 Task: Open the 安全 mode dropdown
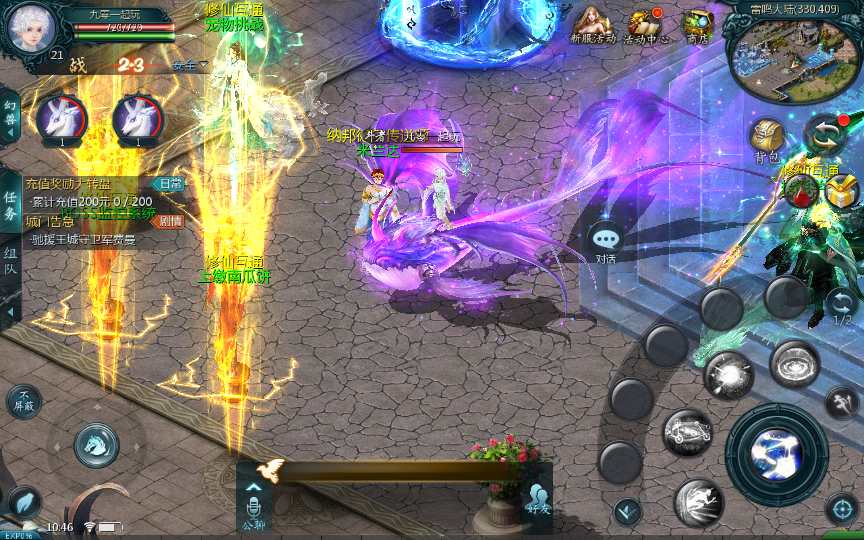click(189, 65)
